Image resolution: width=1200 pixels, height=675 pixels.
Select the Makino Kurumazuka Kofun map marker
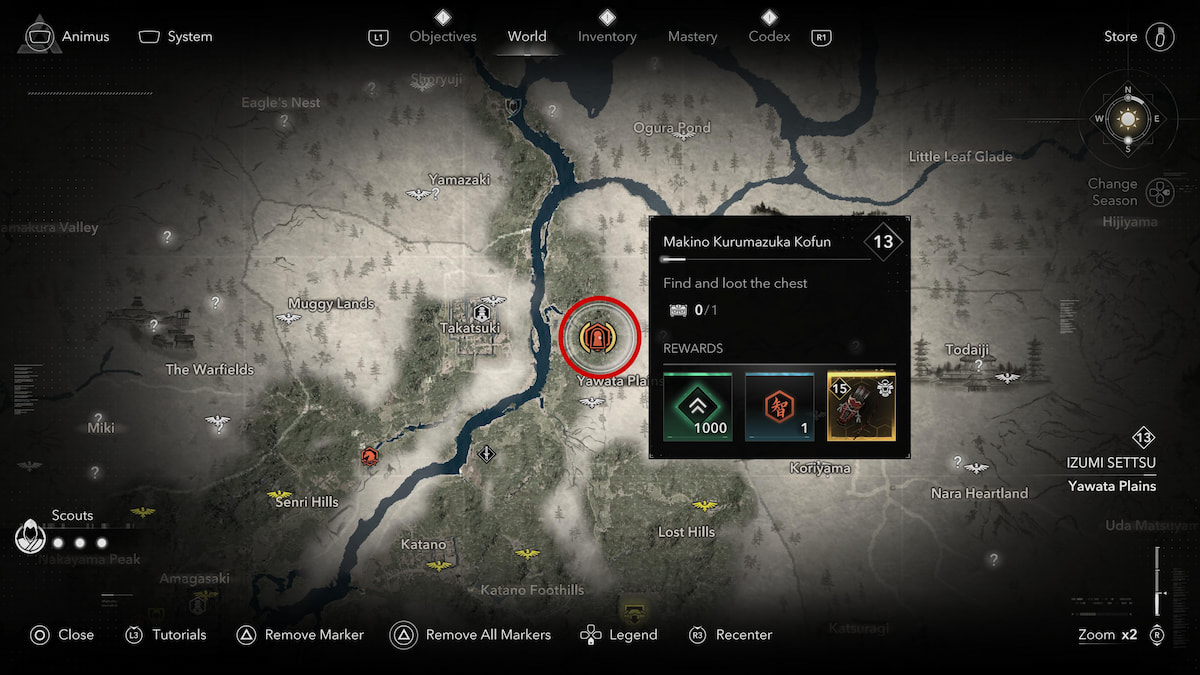pyautogui.click(x=600, y=337)
